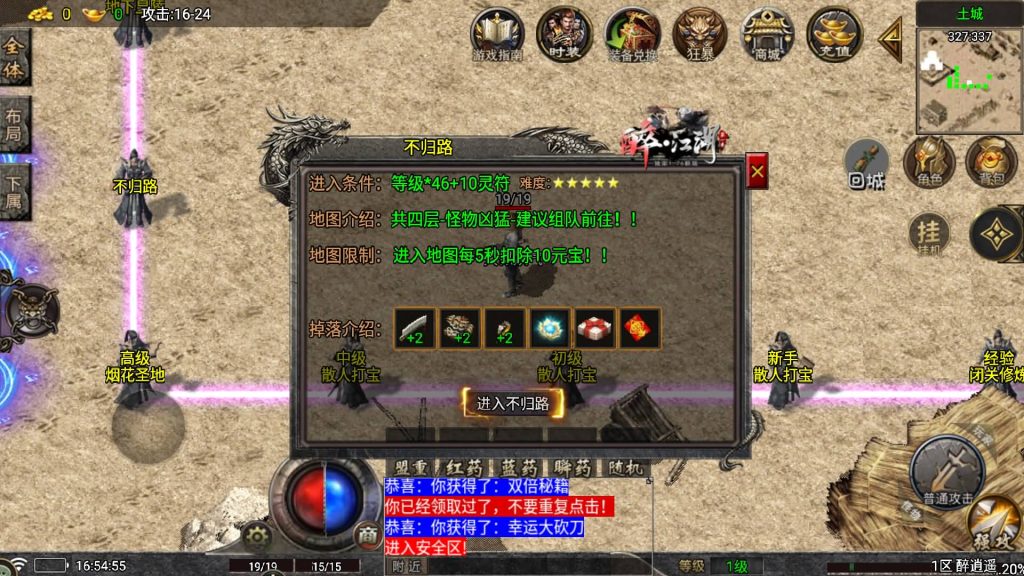1024x576 pixels.
Task: Select the 蓝药 blue potion shortcut
Action: coord(519,468)
